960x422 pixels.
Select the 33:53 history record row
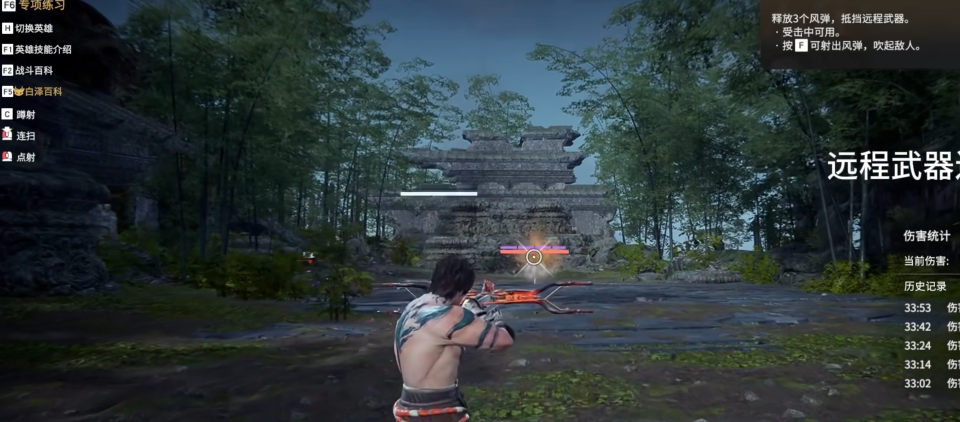pos(930,308)
